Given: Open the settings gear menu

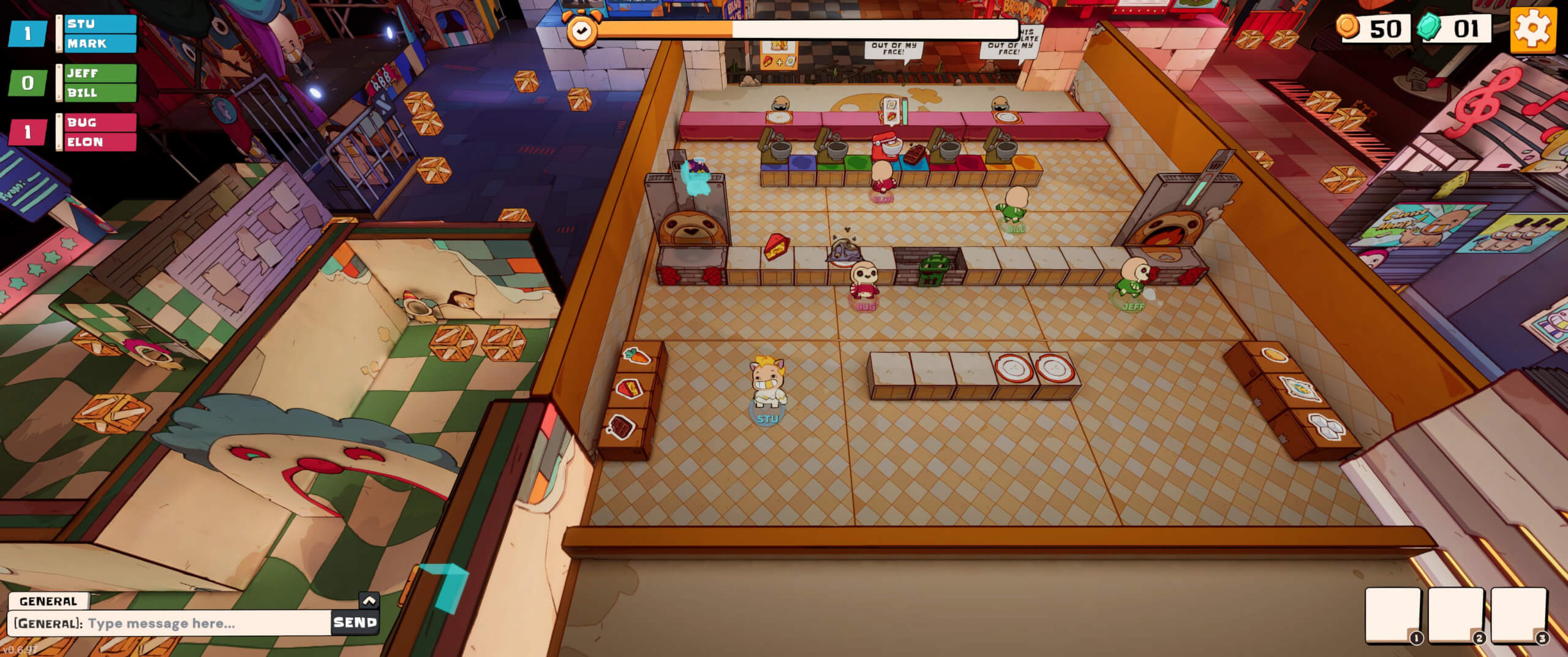Looking at the screenshot, I should (1532, 29).
